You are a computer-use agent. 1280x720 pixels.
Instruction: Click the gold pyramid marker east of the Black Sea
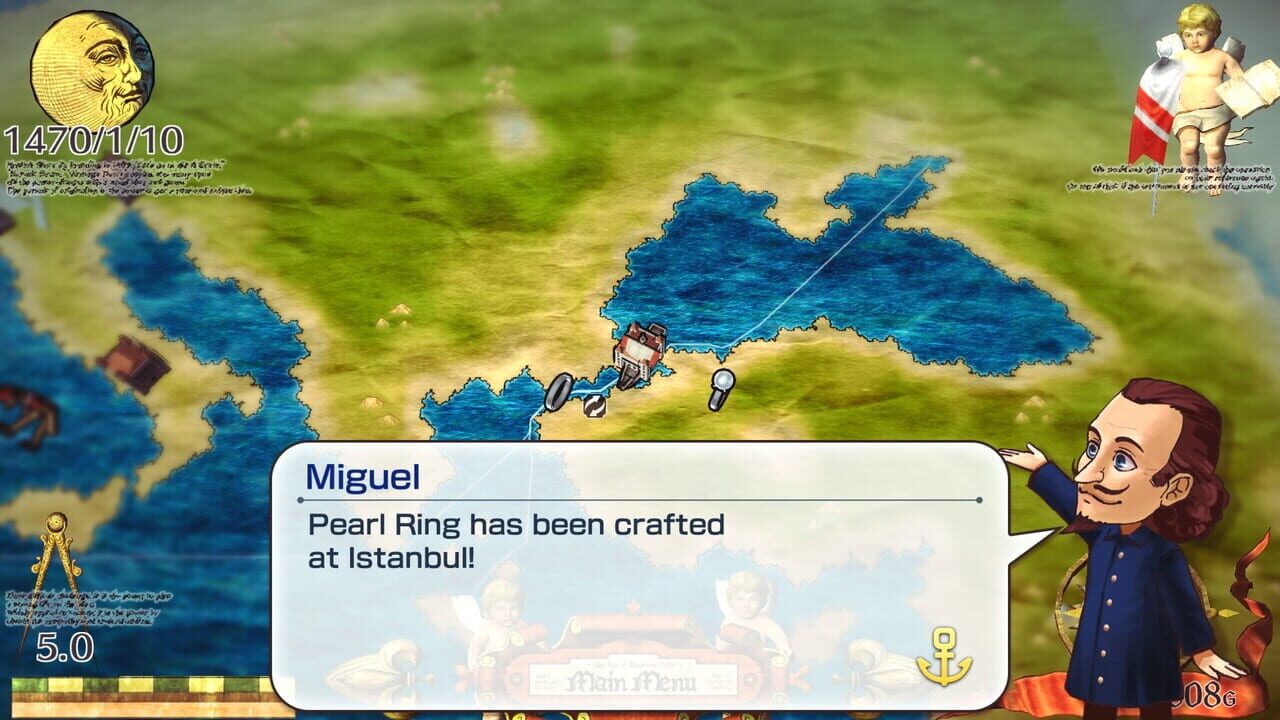(1033, 403)
